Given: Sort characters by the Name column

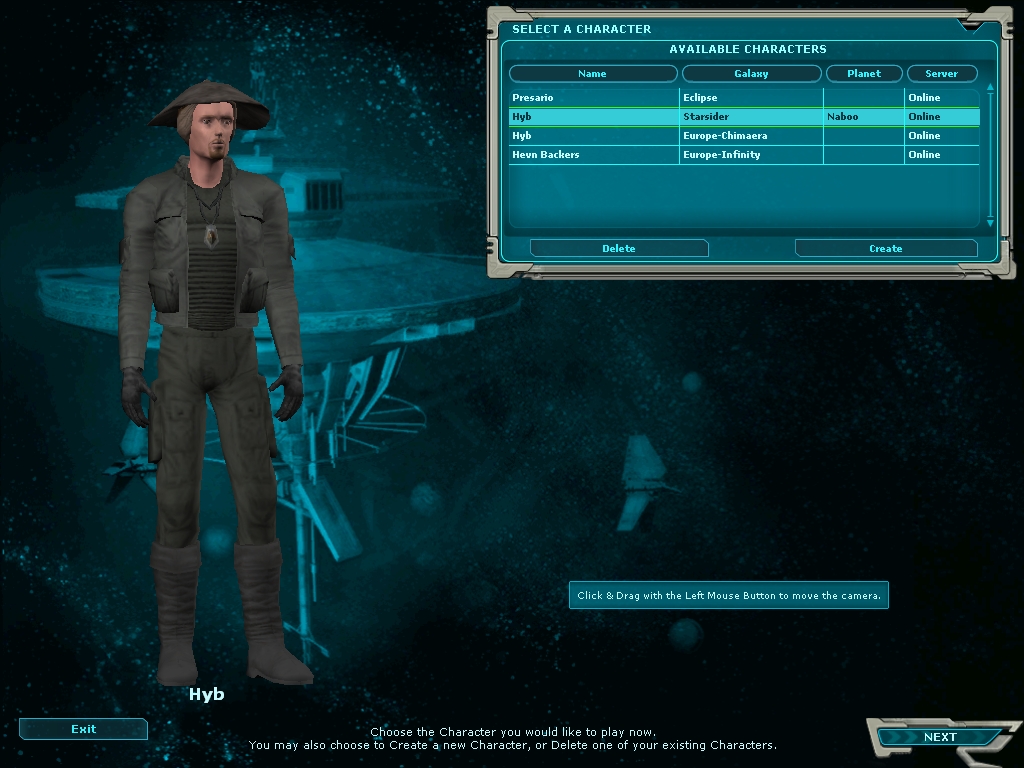Looking at the screenshot, I should tap(592, 74).
